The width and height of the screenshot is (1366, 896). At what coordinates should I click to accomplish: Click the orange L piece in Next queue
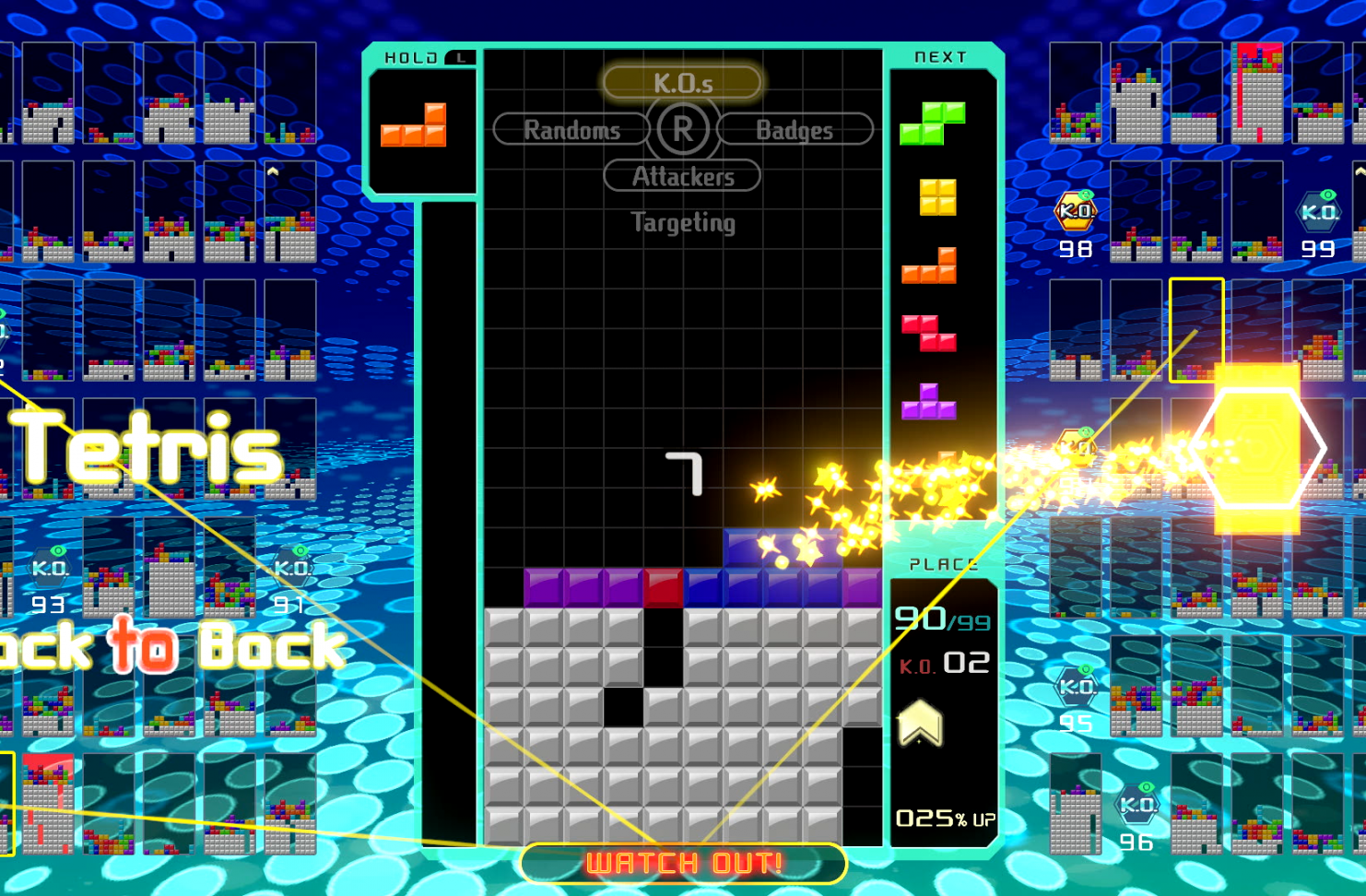point(929,266)
